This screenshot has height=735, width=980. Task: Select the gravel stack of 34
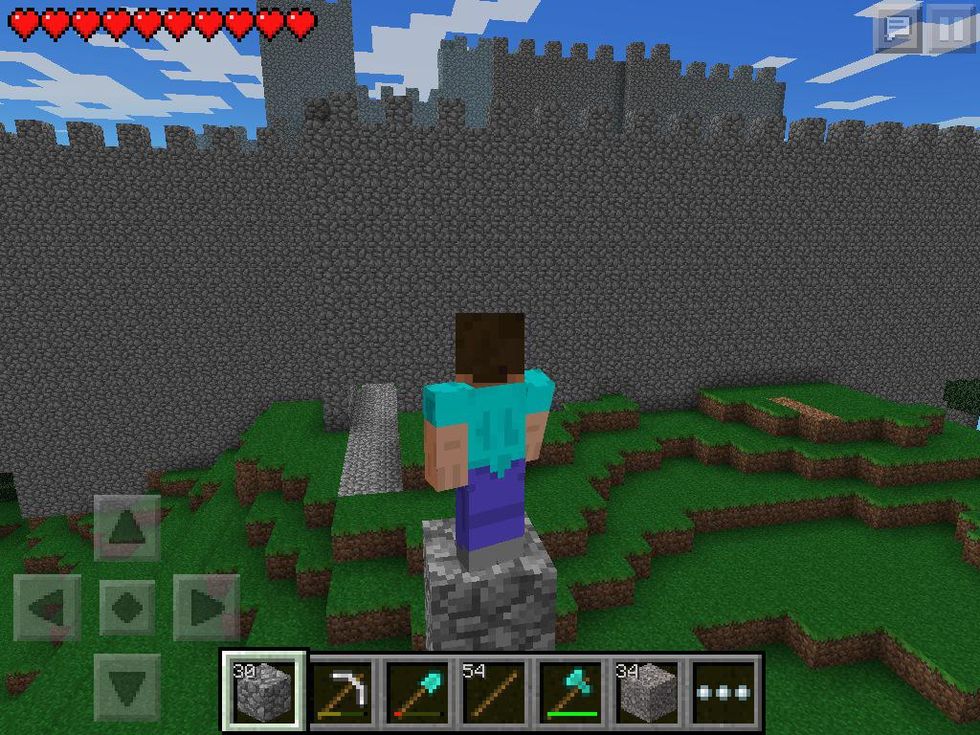[649, 691]
